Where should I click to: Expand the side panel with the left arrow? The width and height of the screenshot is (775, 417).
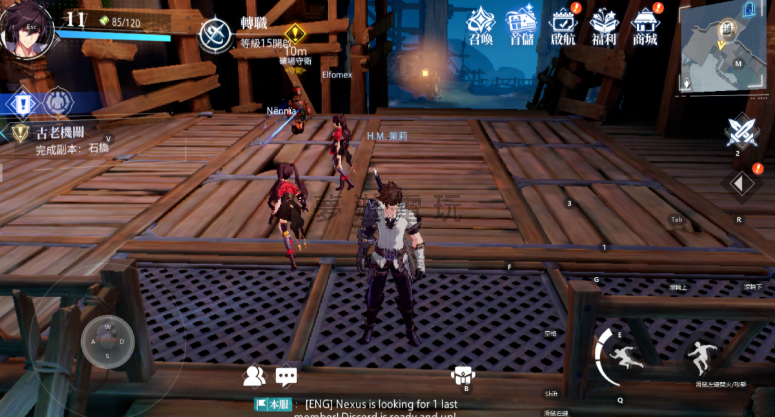(741, 183)
